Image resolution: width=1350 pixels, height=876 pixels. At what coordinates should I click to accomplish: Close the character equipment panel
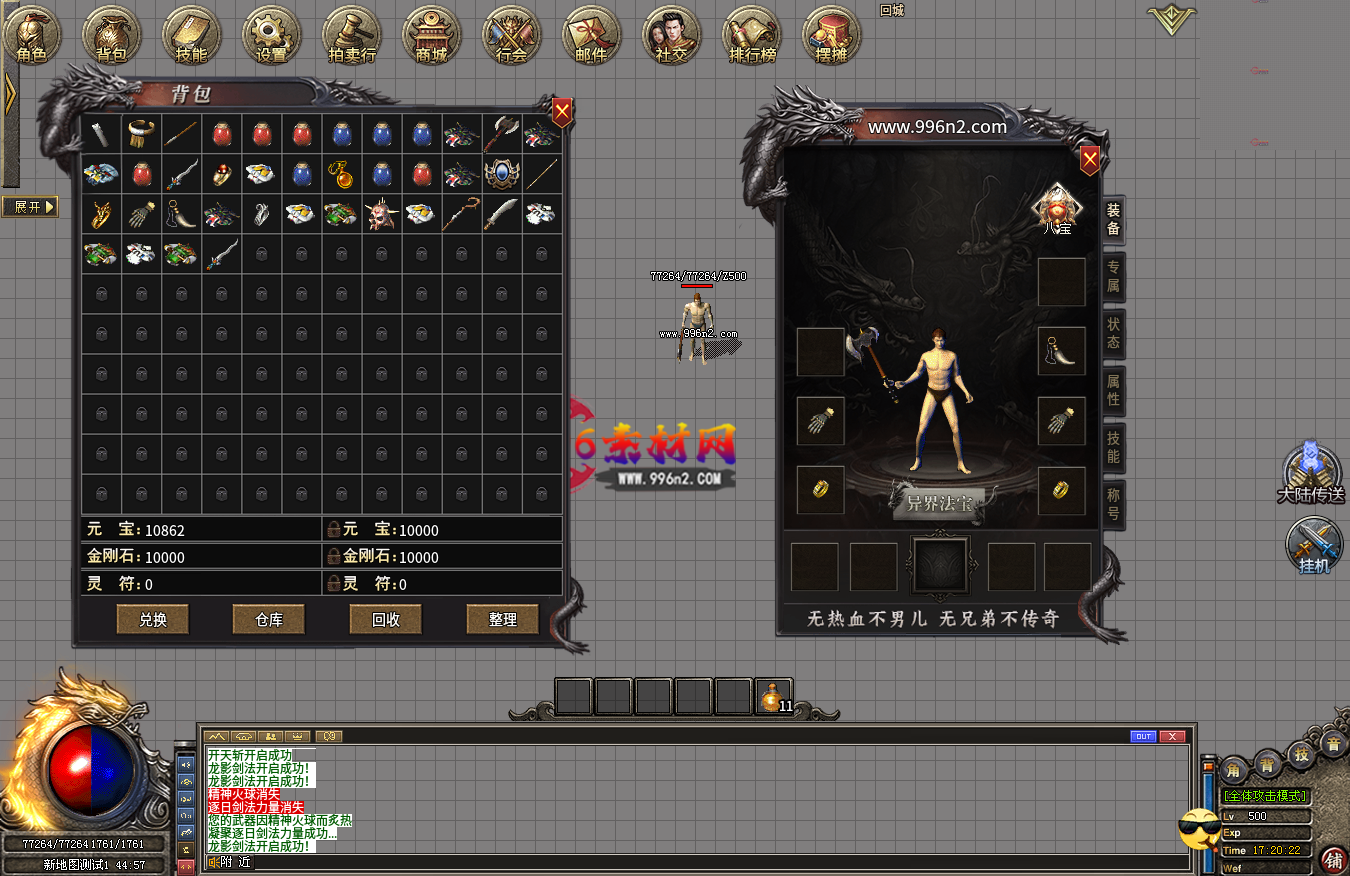point(1090,160)
